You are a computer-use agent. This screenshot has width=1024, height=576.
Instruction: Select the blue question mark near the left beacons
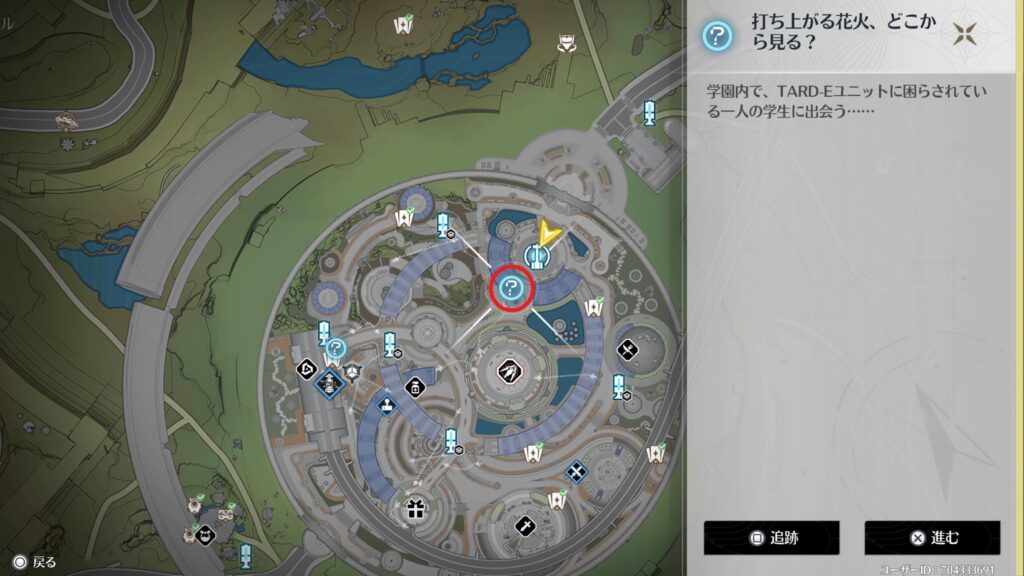point(337,348)
